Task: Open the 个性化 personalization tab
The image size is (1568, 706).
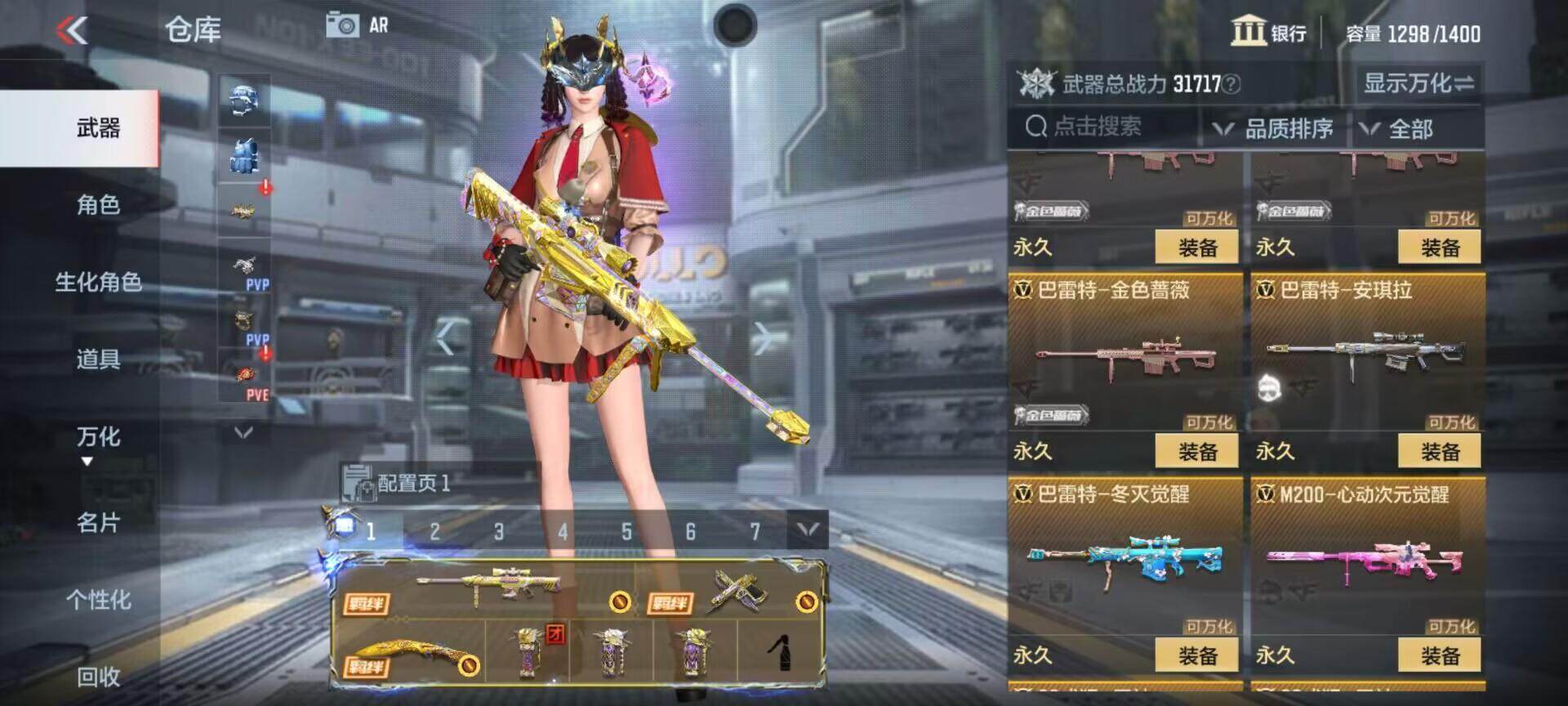Action: click(x=98, y=601)
